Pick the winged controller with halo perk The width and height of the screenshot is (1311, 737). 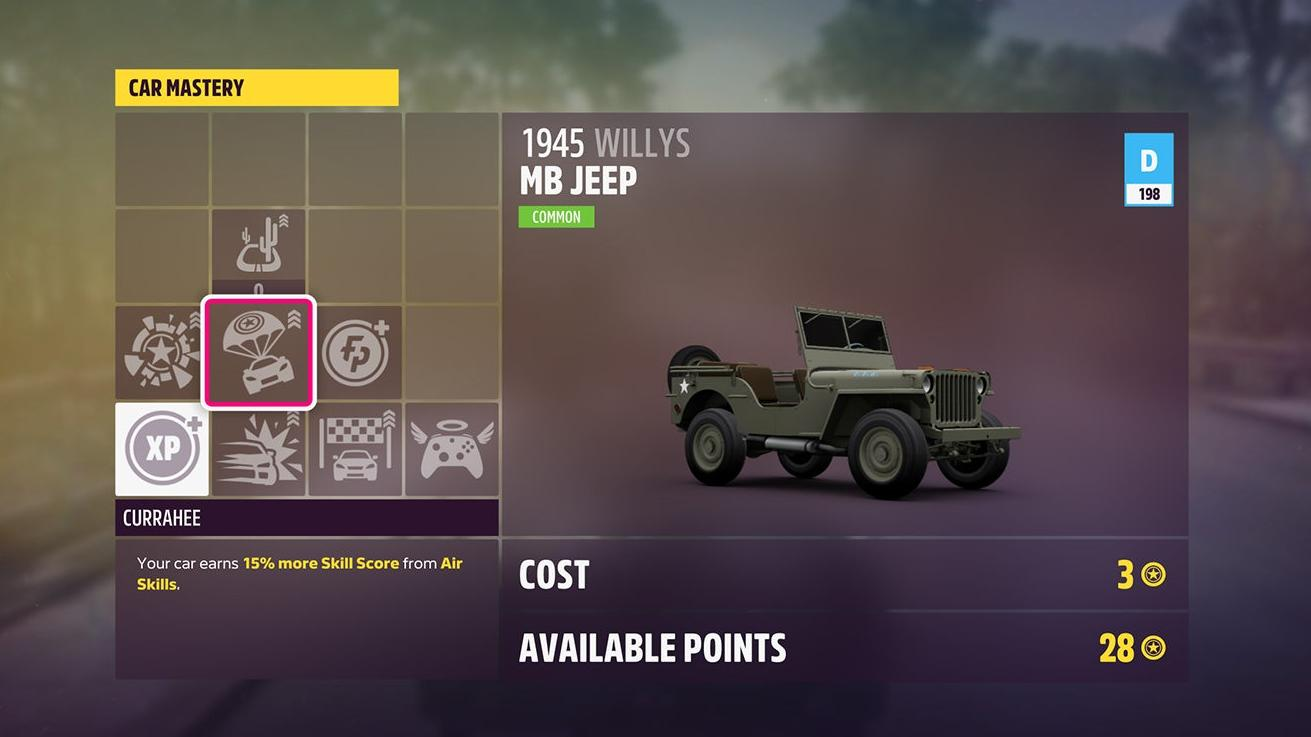pyautogui.click(x=451, y=449)
